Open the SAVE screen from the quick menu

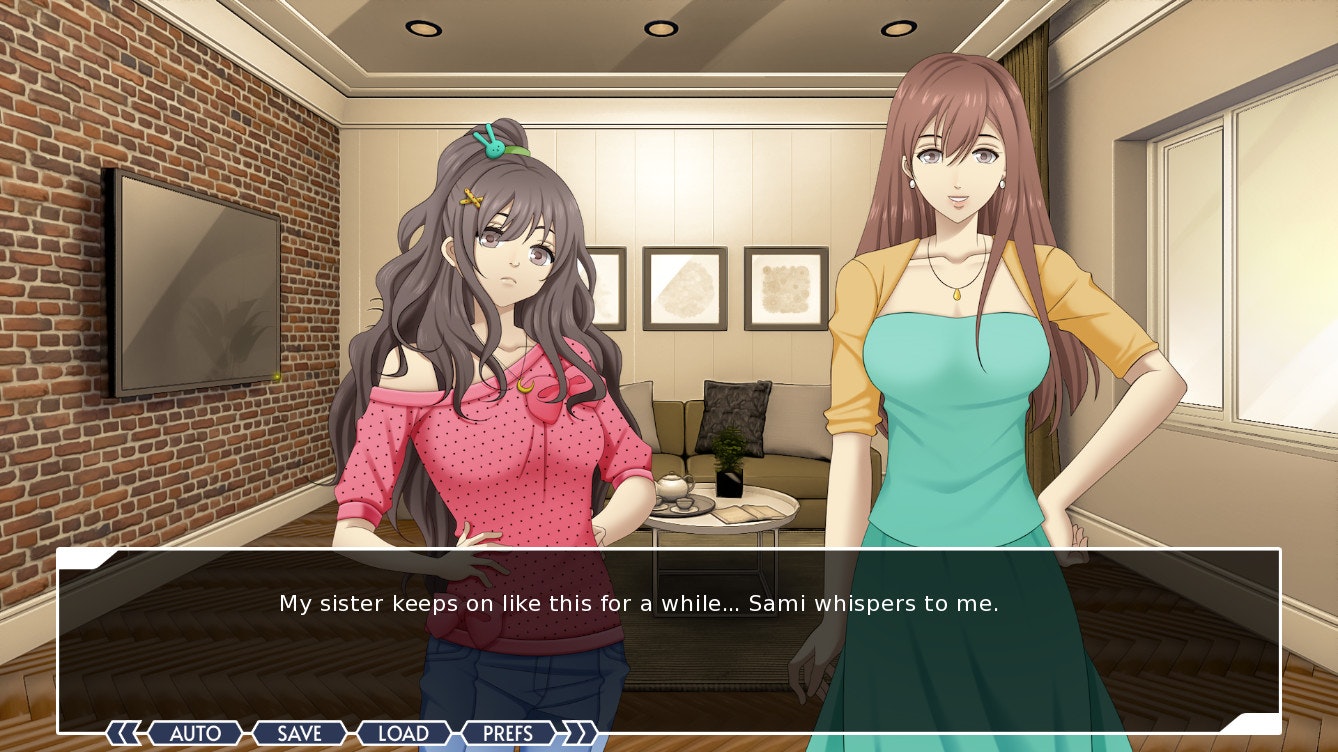click(298, 734)
